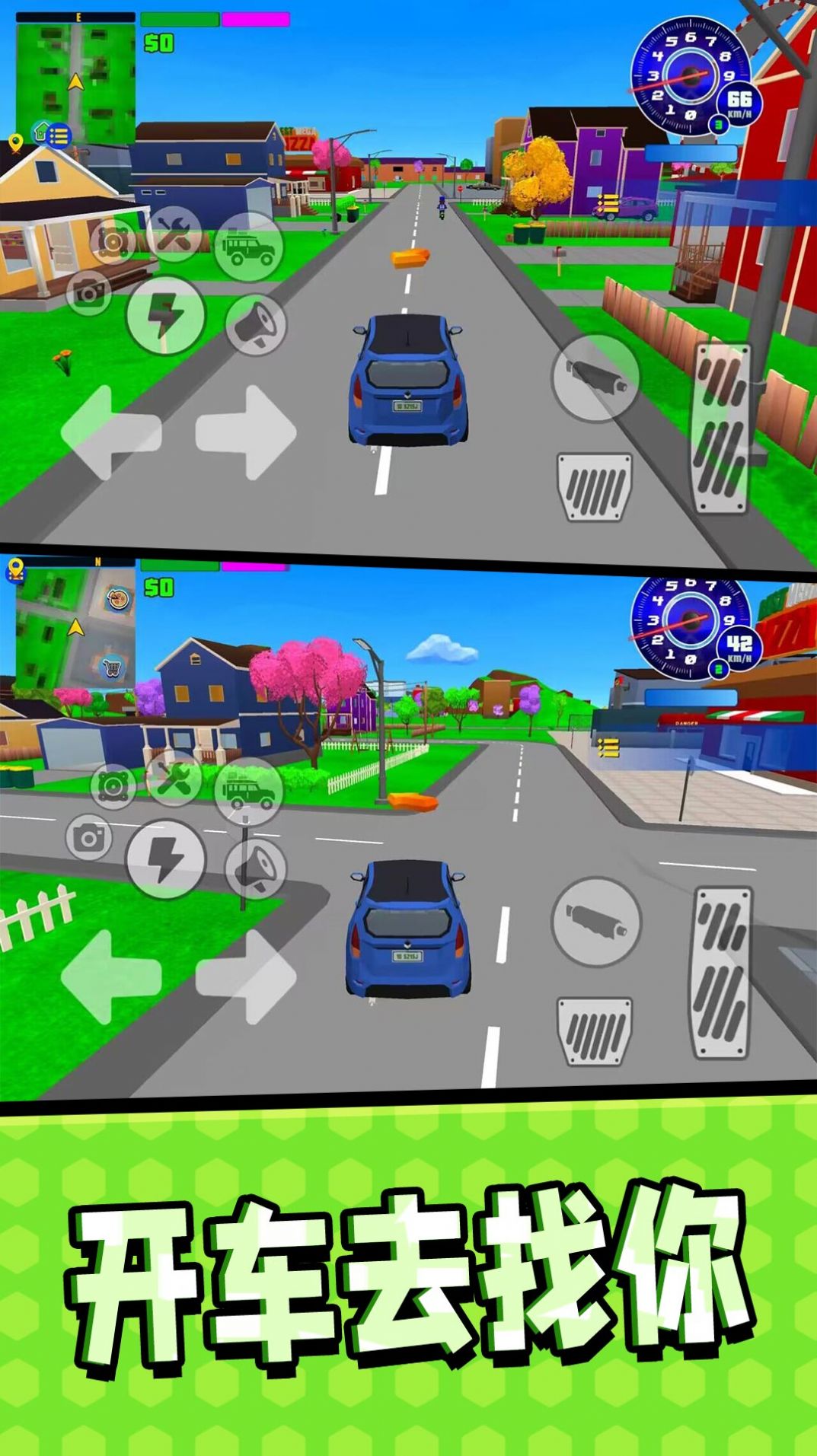Sound the megaphone horn in the 42 km/h view
The image size is (817, 1456).
click(257, 869)
